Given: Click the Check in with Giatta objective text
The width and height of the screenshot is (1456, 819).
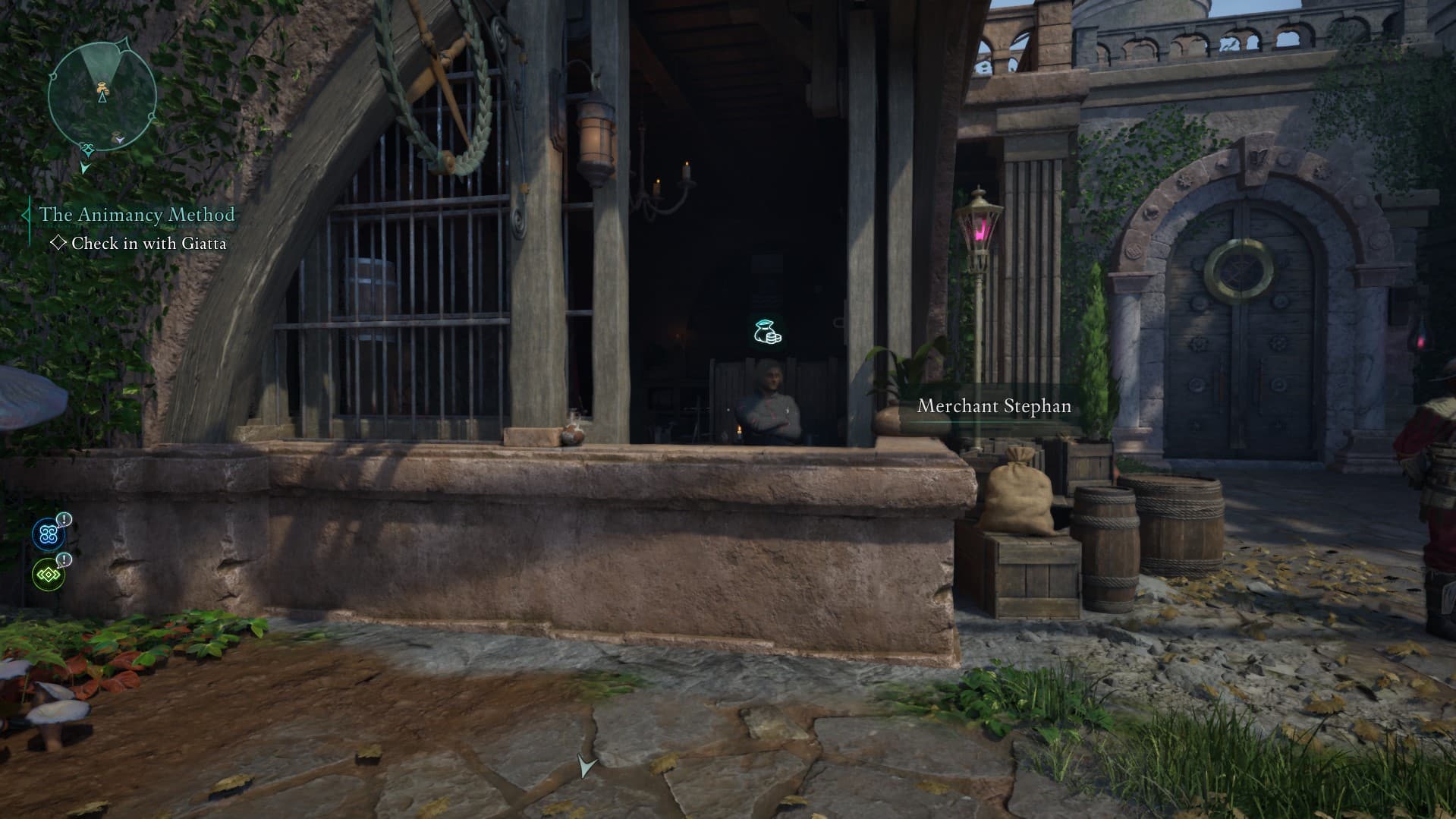Looking at the screenshot, I should (149, 244).
